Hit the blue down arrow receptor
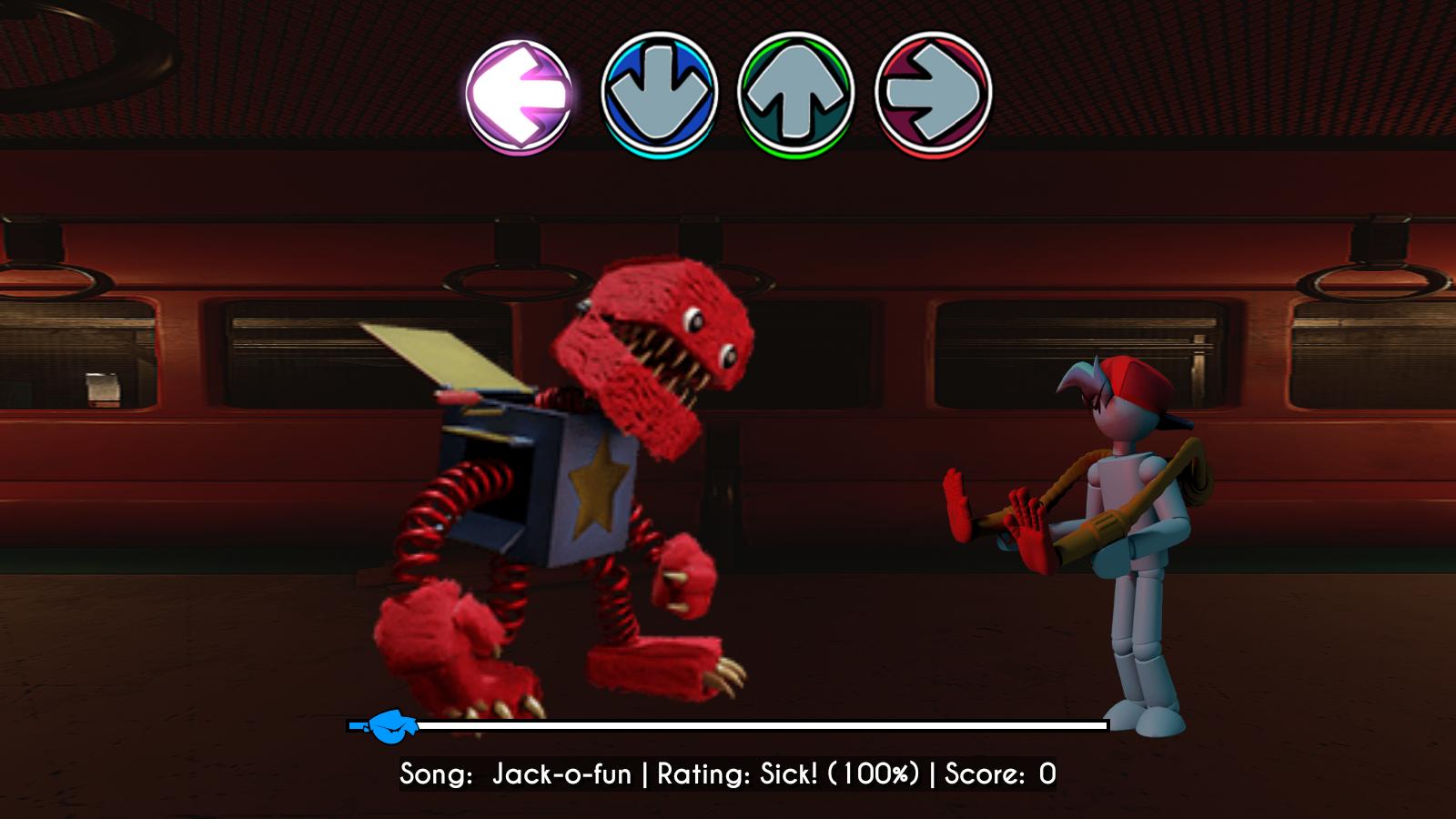 660,93
